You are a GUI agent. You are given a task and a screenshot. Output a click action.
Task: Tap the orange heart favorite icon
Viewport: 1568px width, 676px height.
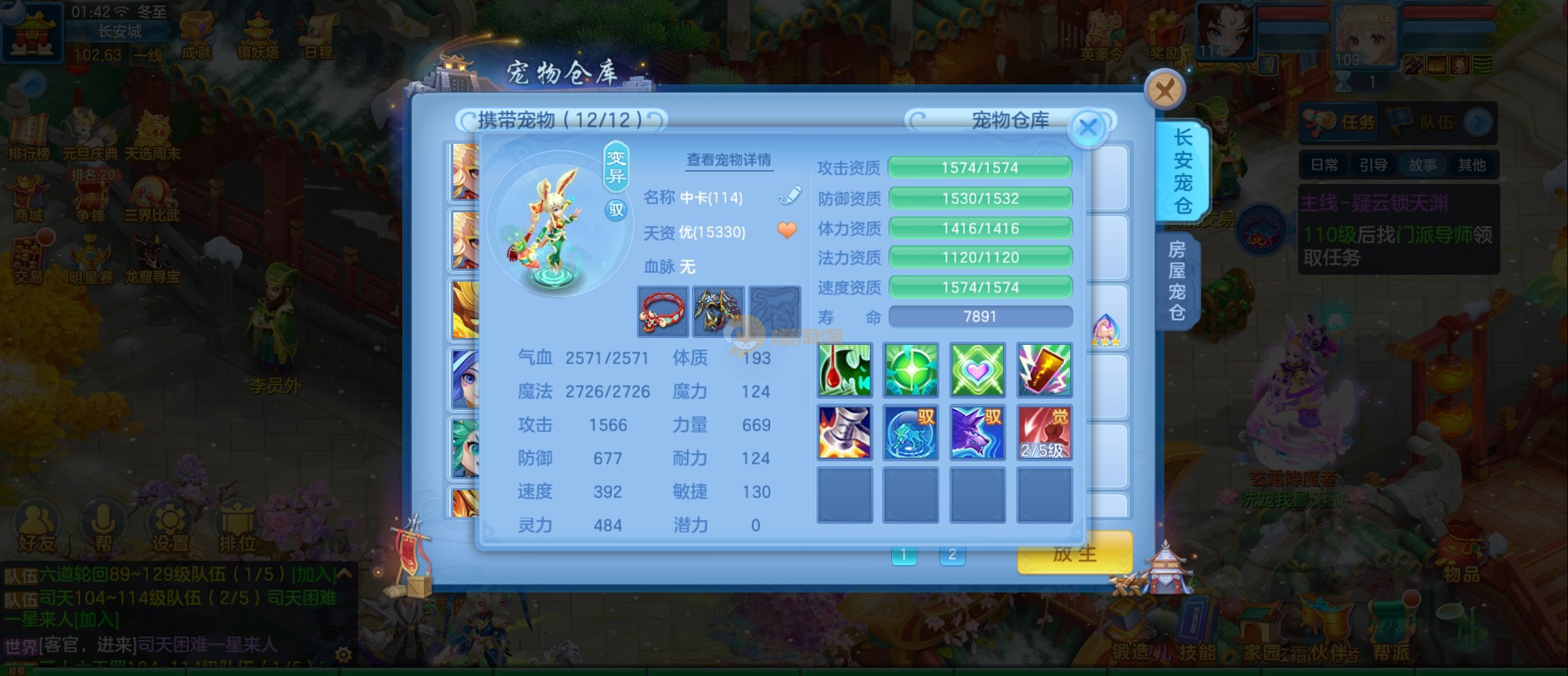coord(787,231)
